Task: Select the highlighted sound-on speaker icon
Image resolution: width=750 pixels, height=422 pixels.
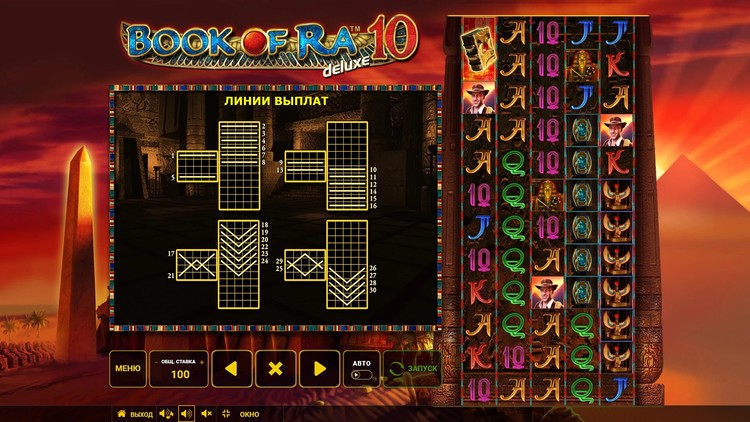Action: click(186, 413)
